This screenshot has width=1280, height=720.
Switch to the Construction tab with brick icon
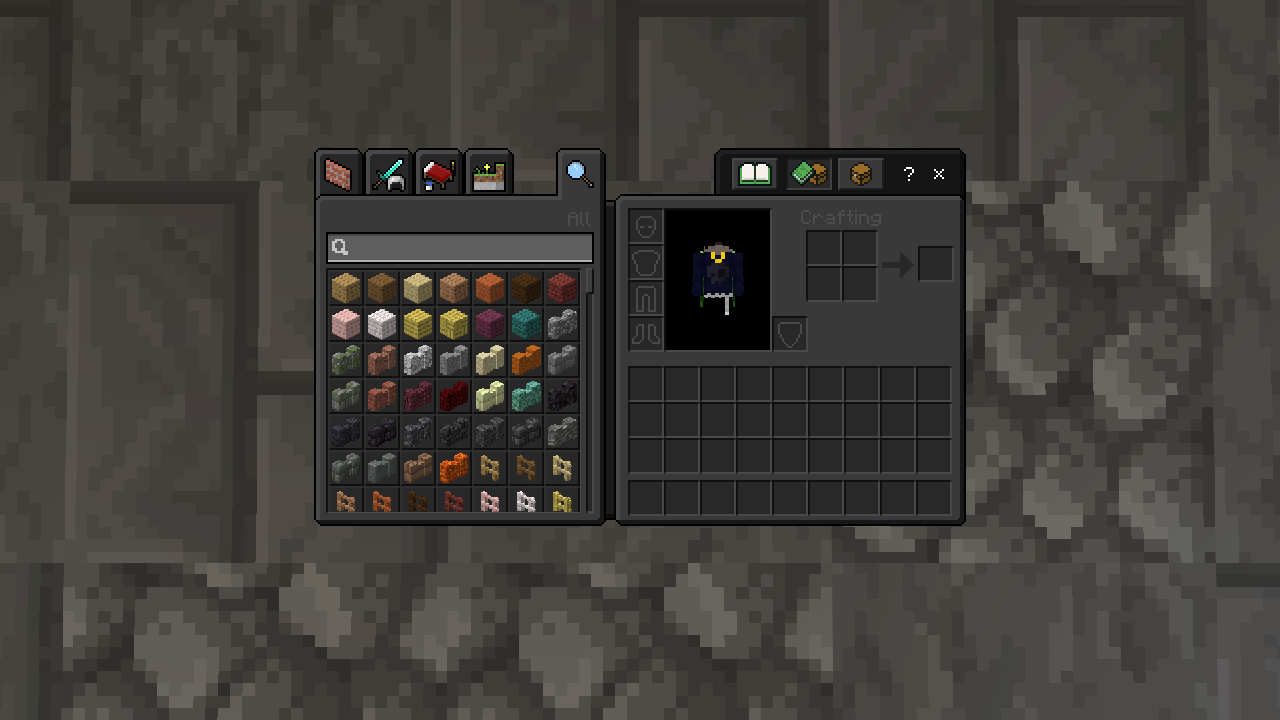point(339,174)
